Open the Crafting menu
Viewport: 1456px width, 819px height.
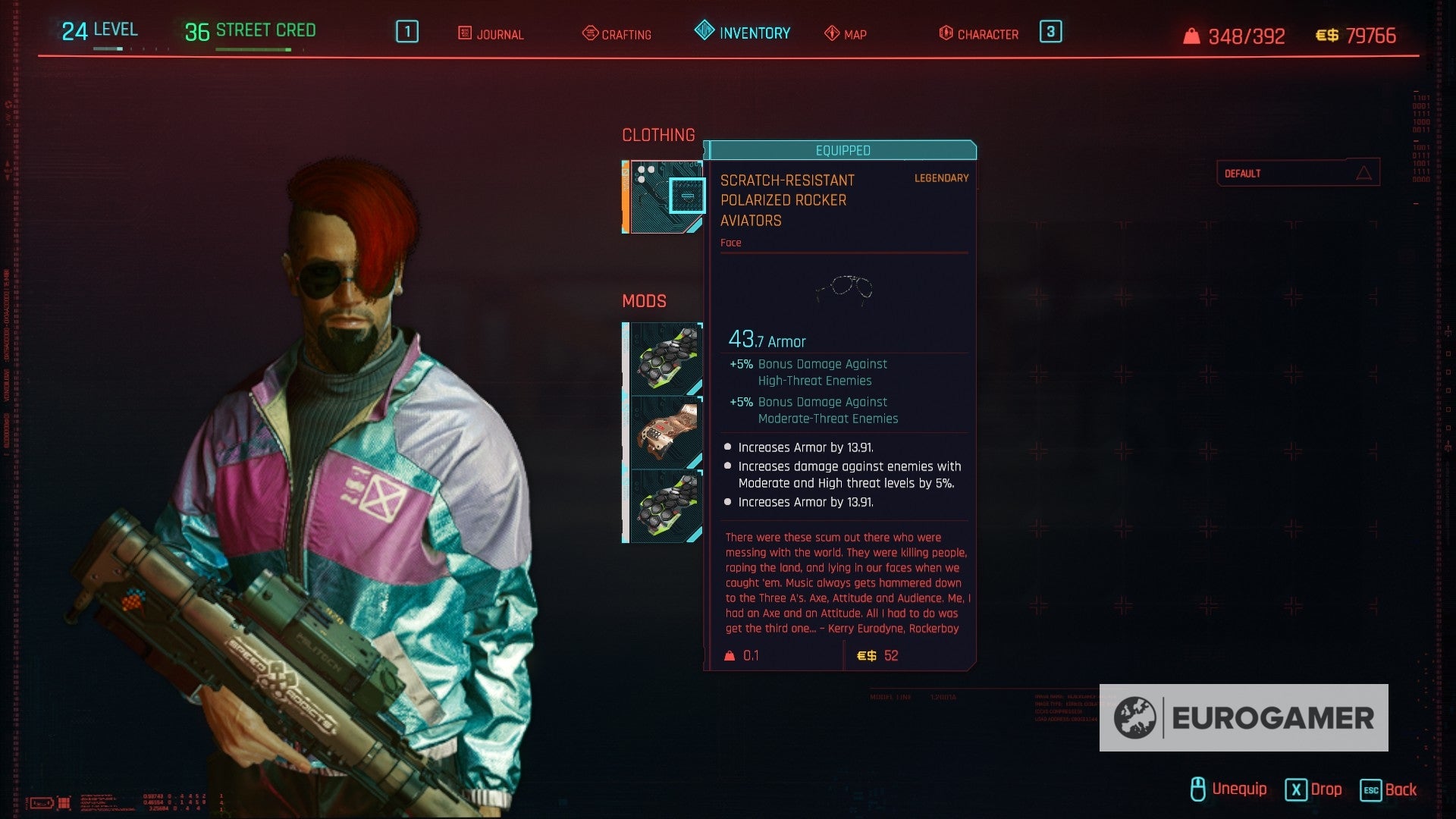(616, 34)
